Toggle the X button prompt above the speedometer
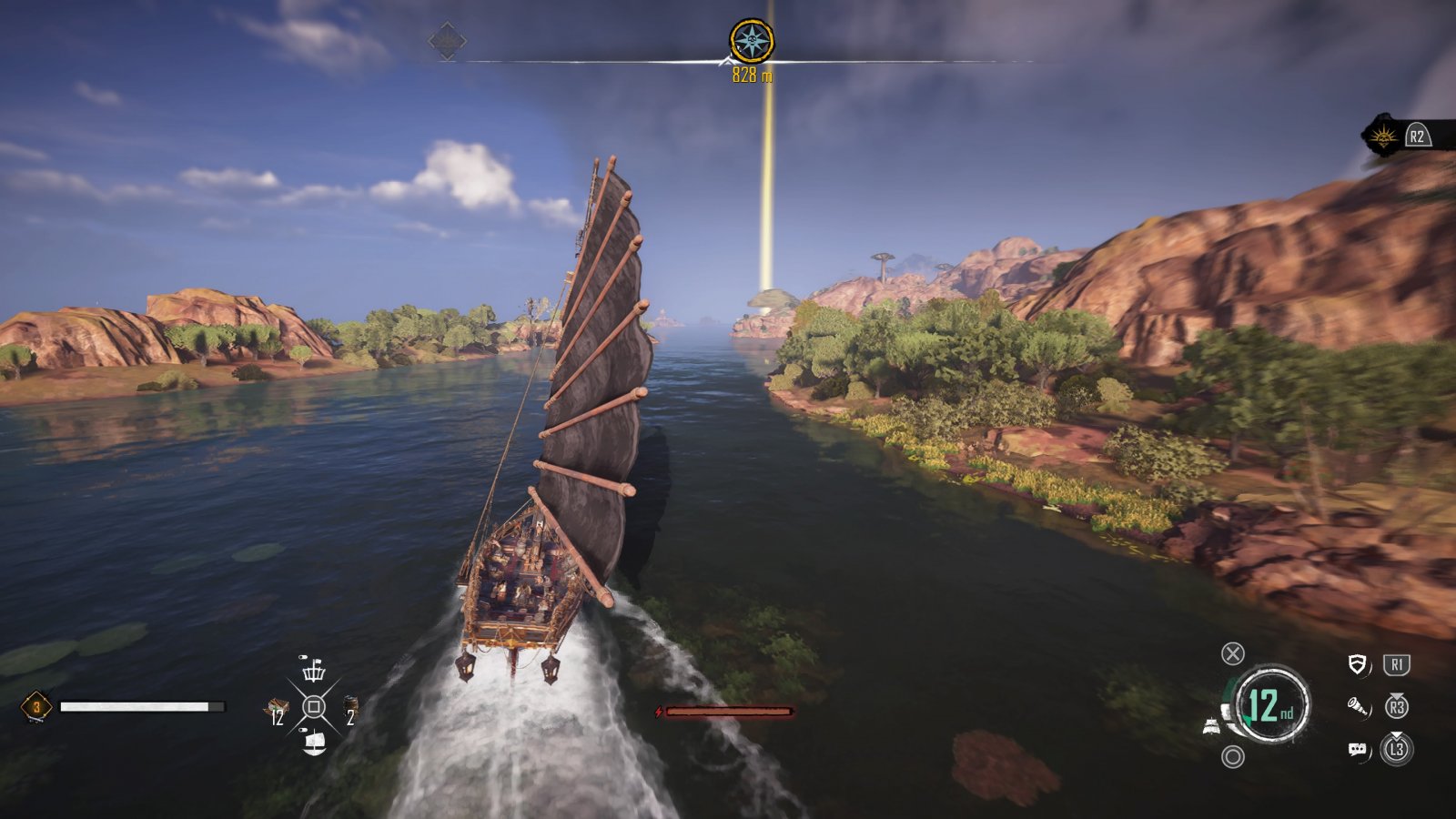Viewport: 1456px width, 819px height. click(x=1234, y=653)
